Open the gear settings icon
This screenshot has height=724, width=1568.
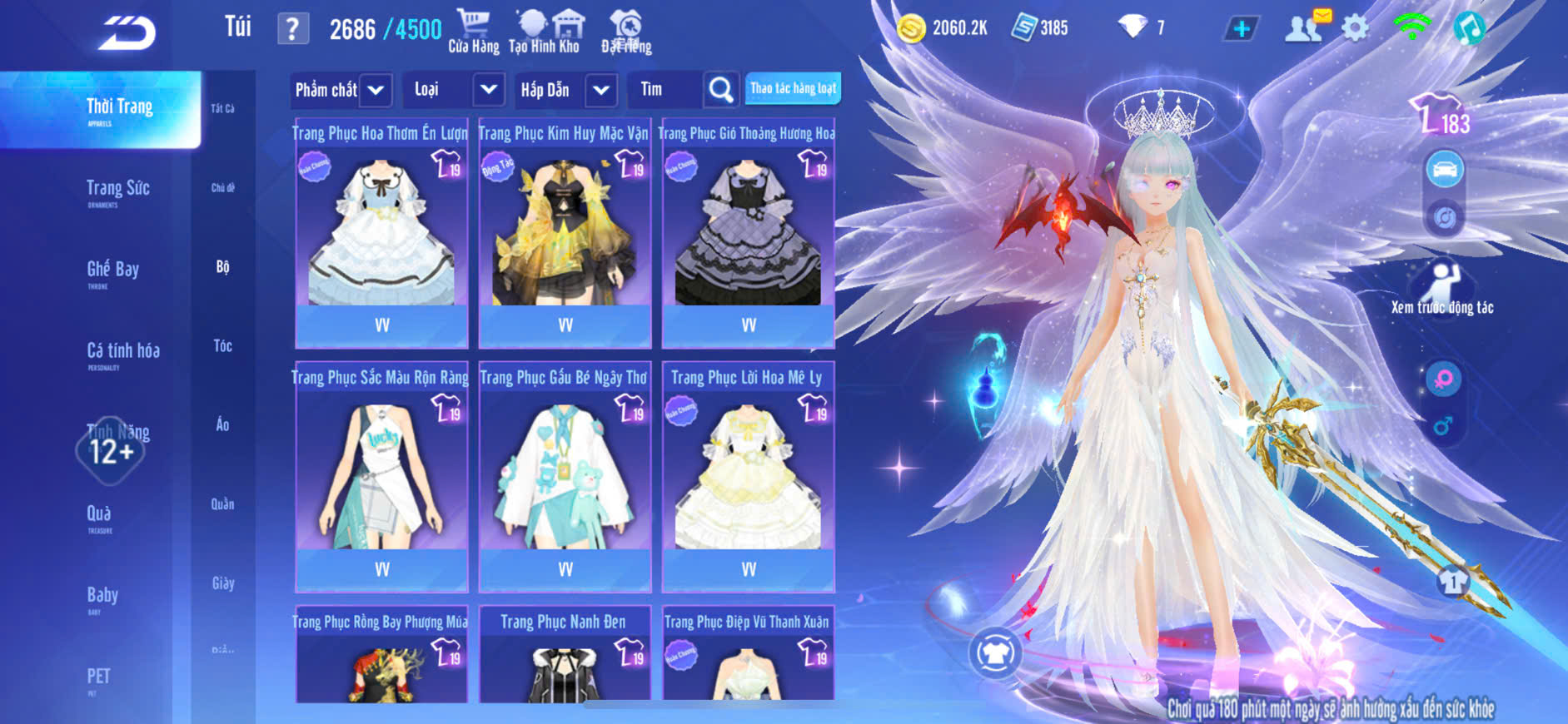coord(1355,28)
